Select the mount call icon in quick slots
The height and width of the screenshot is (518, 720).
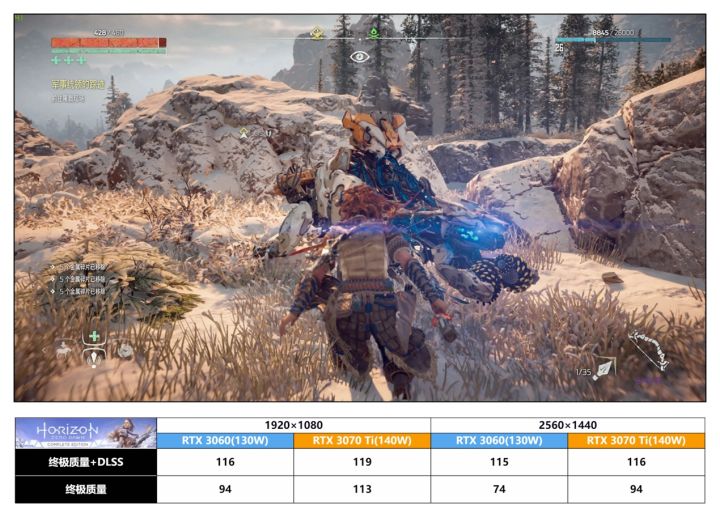point(65,350)
